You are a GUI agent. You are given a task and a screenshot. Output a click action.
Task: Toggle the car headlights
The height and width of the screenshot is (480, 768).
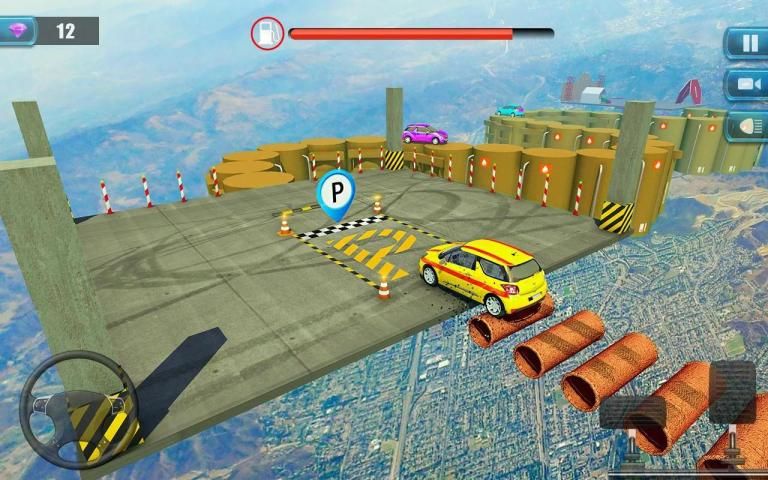746,126
